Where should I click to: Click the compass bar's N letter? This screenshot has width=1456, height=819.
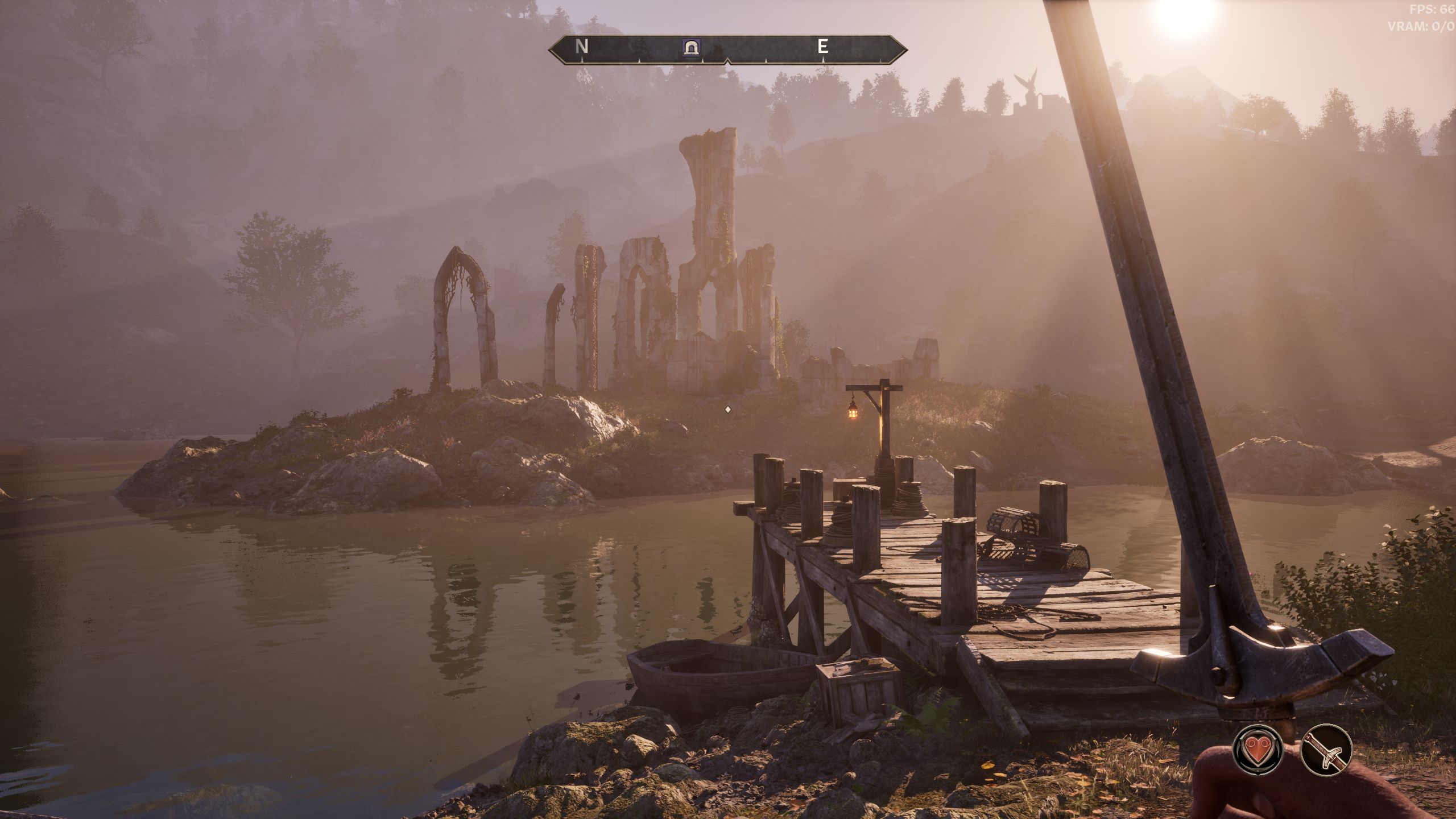click(x=581, y=47)
